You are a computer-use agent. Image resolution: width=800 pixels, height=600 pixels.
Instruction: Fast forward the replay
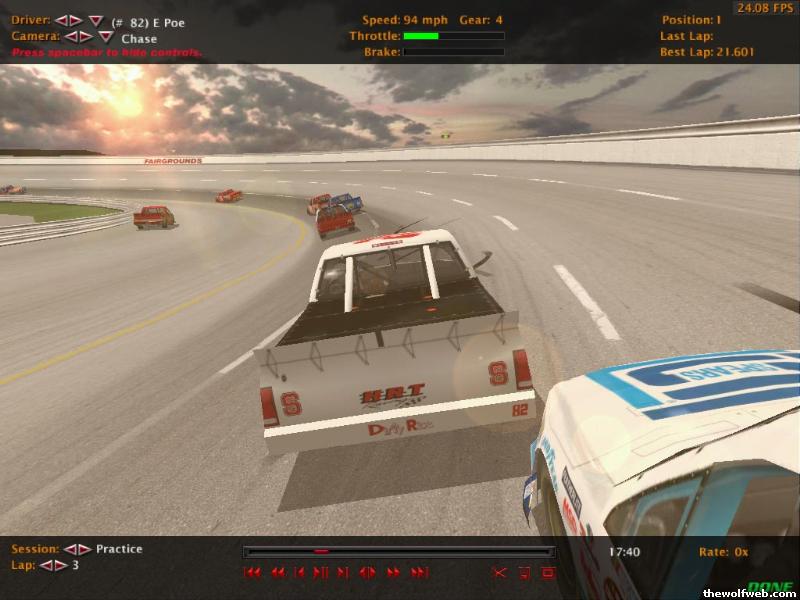393,573
